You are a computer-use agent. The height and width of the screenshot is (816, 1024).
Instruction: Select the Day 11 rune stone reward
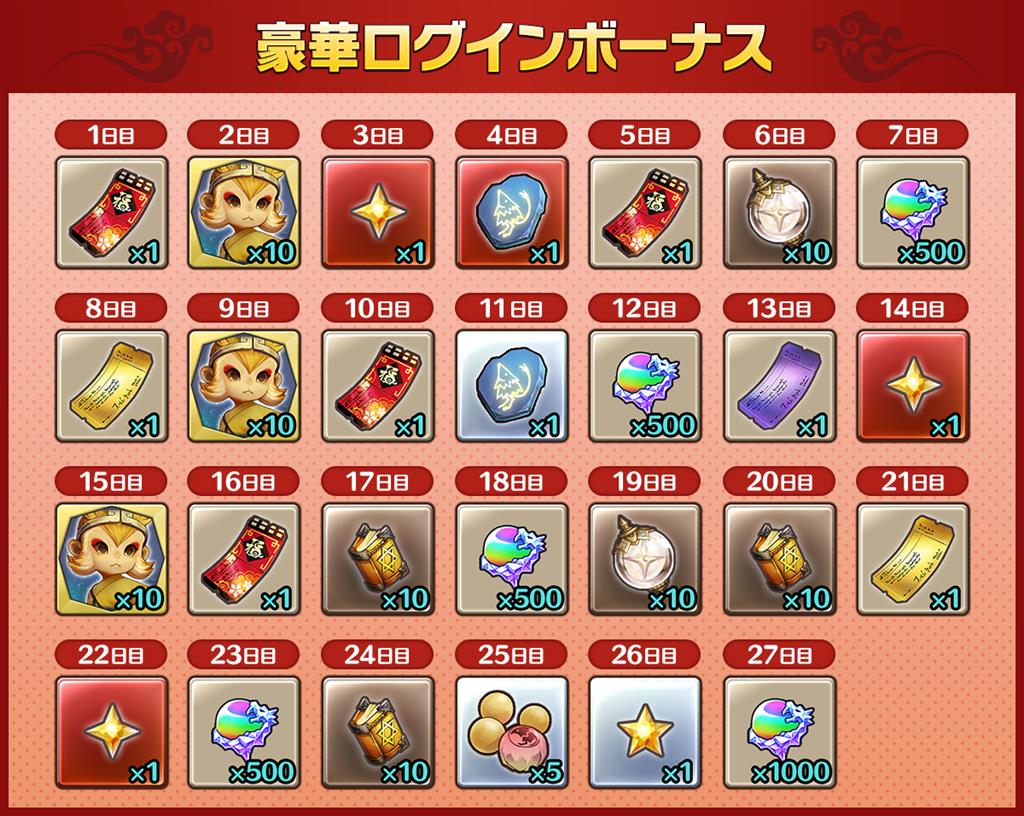(x=512, y=386)
